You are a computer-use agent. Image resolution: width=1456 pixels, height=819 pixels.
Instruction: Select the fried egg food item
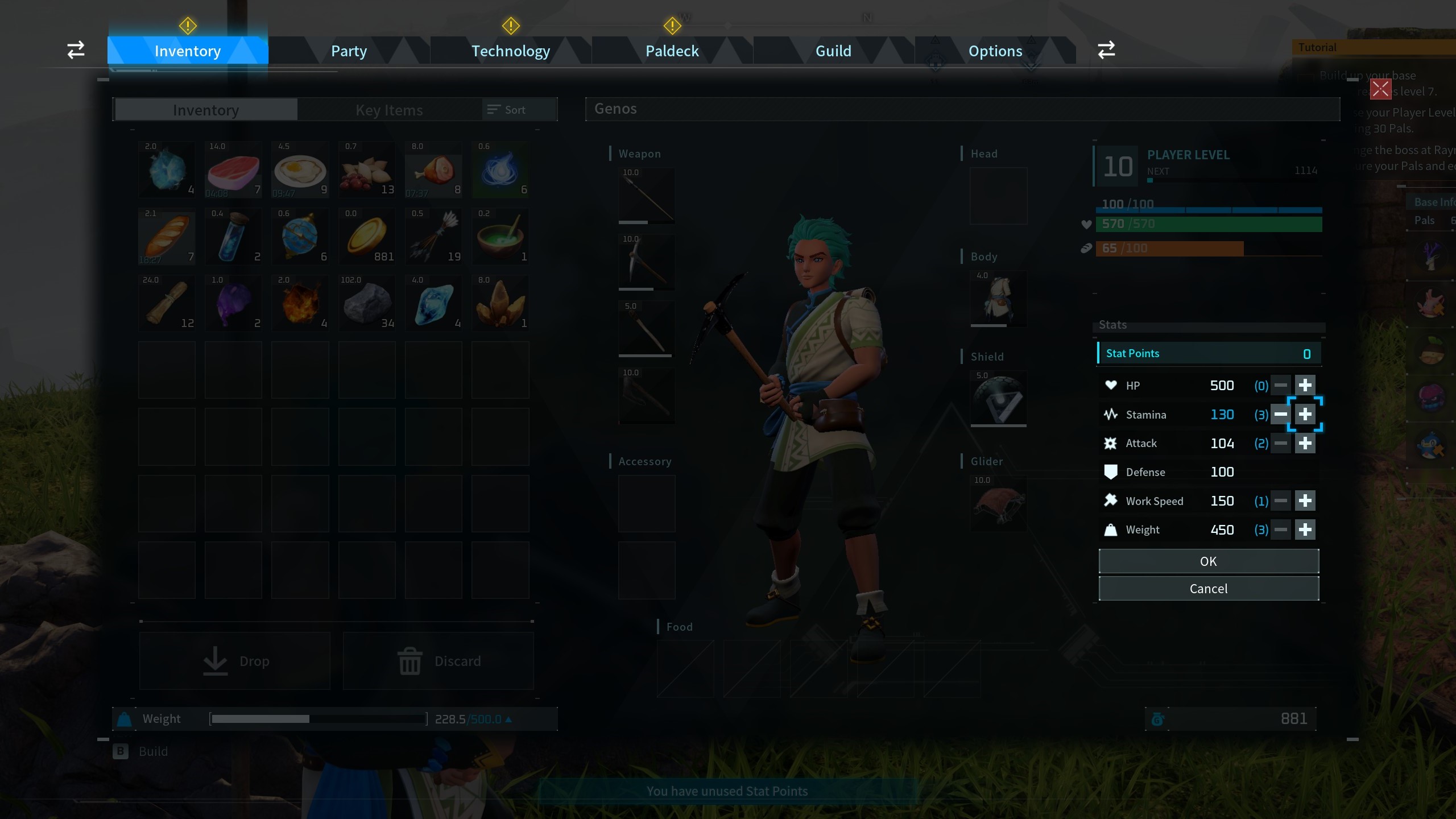pyautogui.click(x=300, y=169)
